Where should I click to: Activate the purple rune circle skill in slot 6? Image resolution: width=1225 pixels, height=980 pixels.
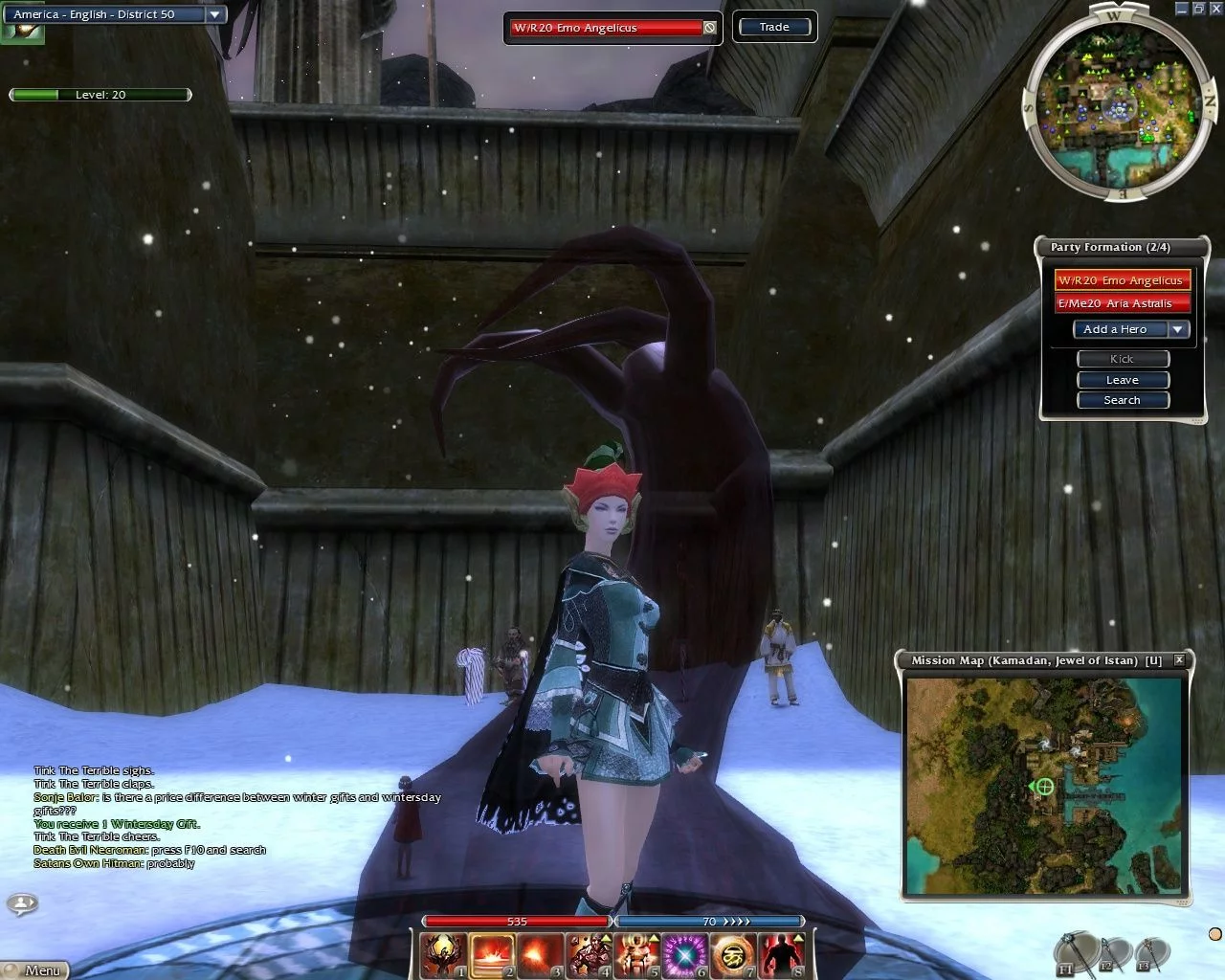[x=686, y=955]
